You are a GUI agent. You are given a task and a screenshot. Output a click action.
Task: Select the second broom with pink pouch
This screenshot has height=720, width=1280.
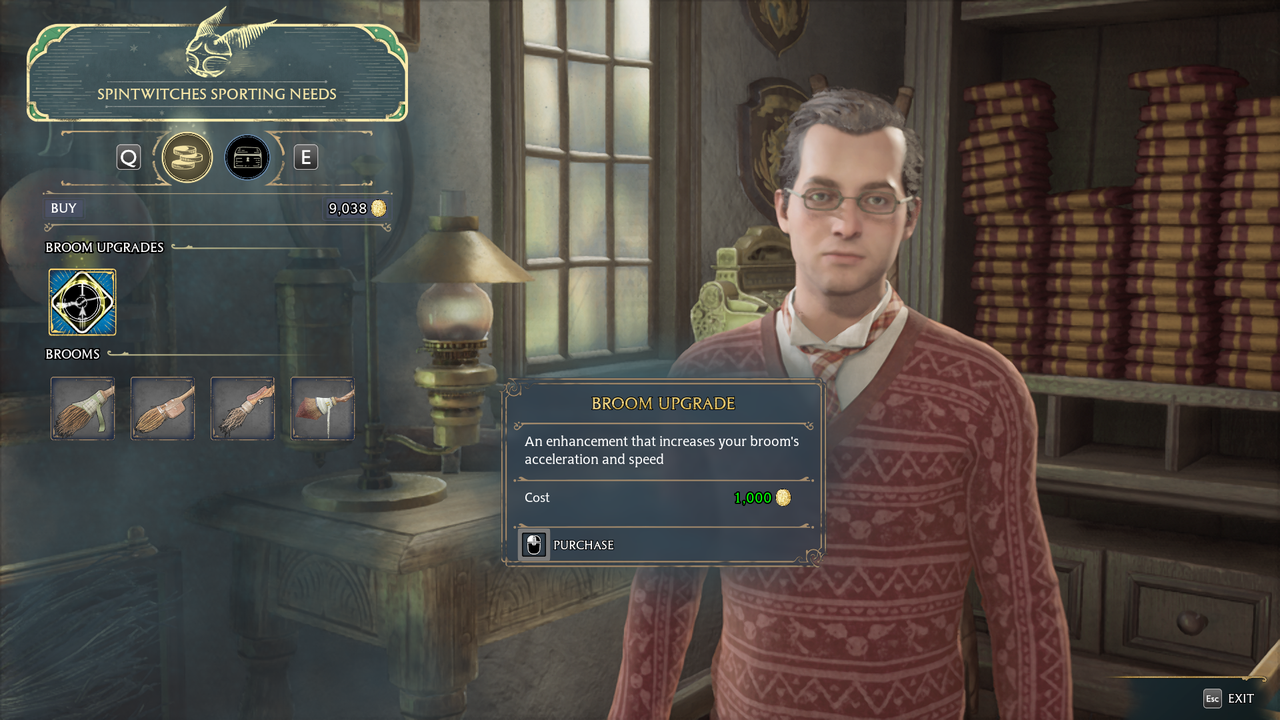[x=162, y=408]
